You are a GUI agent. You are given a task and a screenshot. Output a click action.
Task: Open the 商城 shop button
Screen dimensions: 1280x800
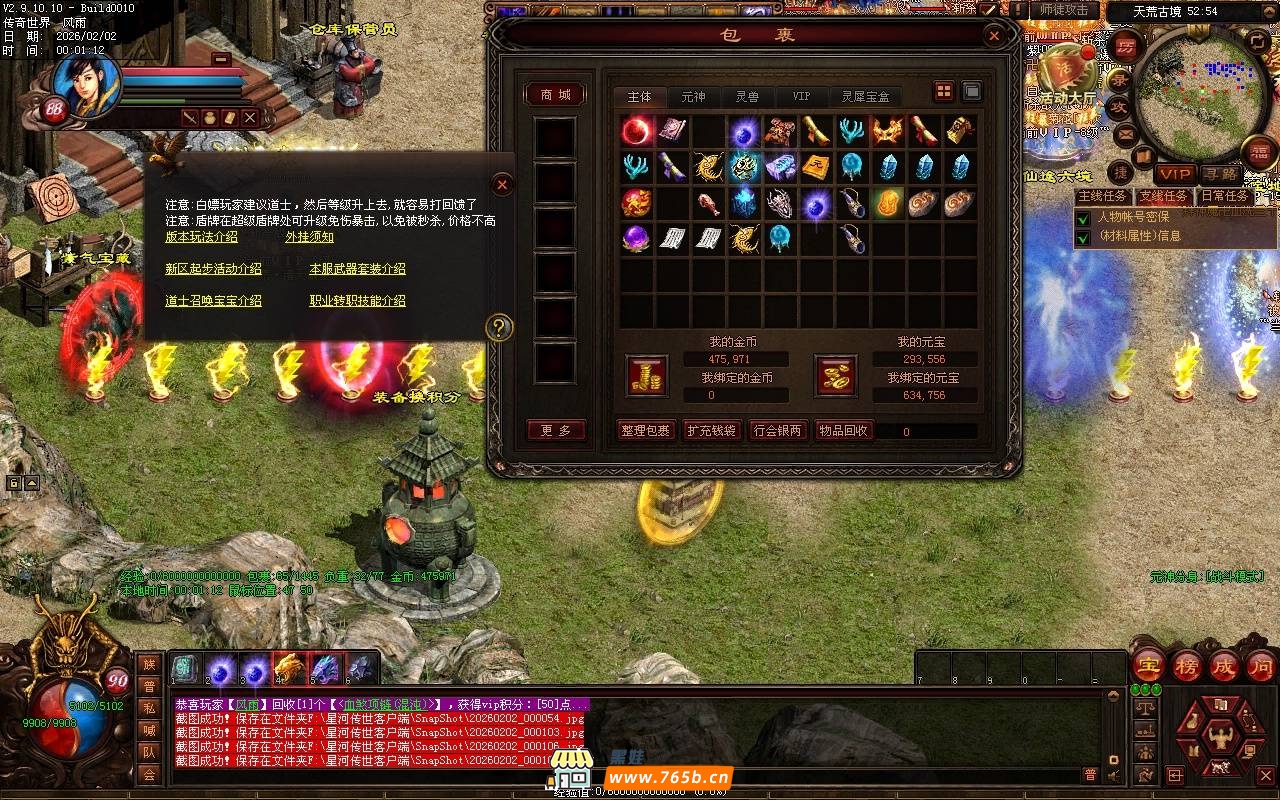[555, 94]
